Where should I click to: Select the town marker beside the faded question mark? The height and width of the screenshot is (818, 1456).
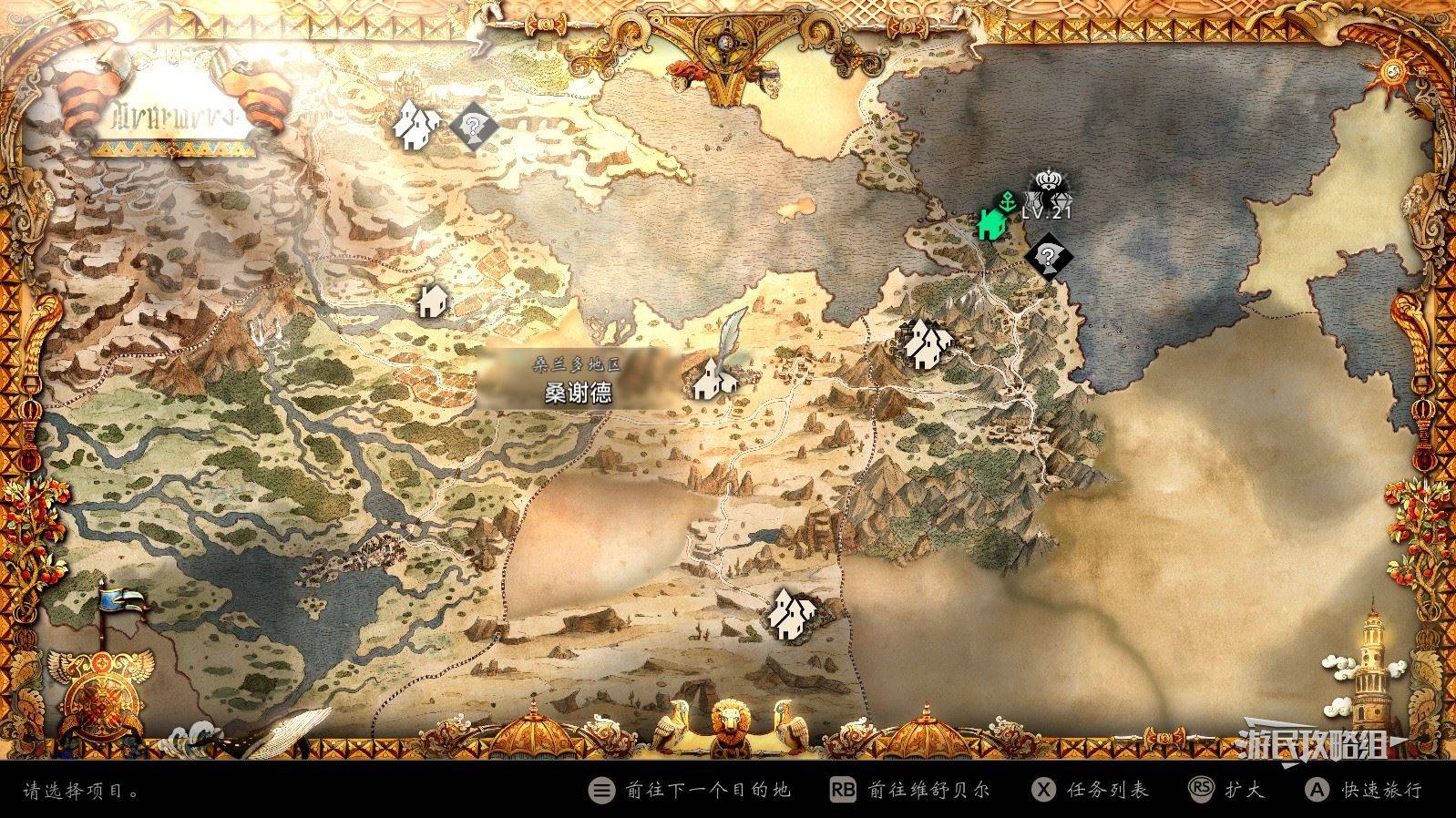coord(417,125)
